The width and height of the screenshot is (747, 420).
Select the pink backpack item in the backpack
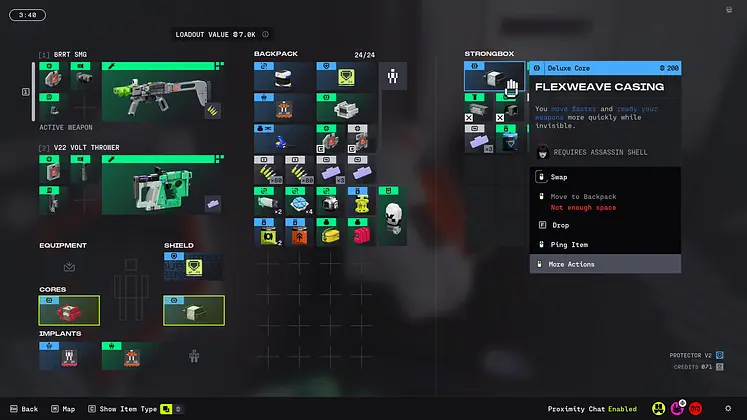362,235
